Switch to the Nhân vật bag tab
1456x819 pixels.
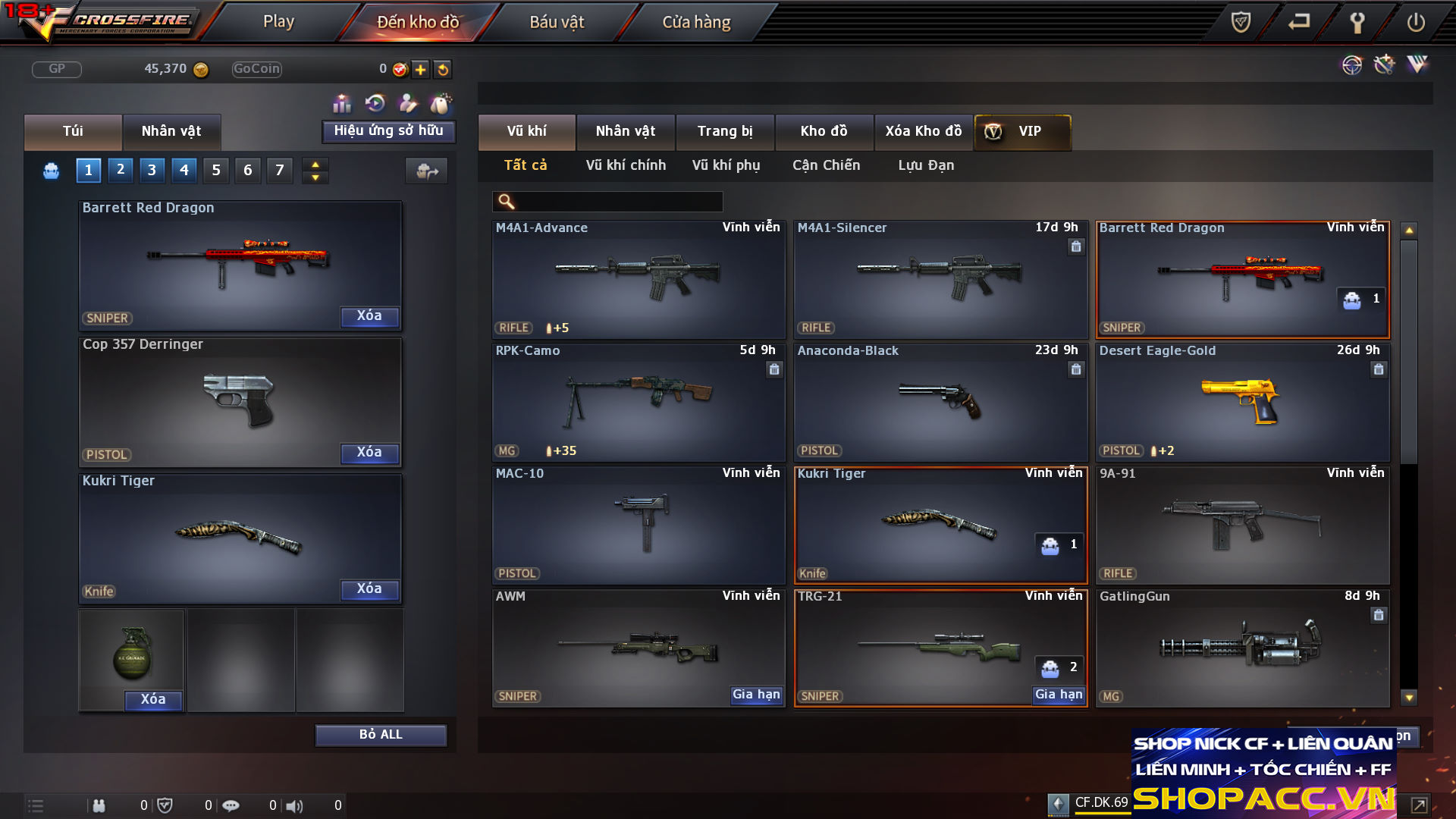171,131
